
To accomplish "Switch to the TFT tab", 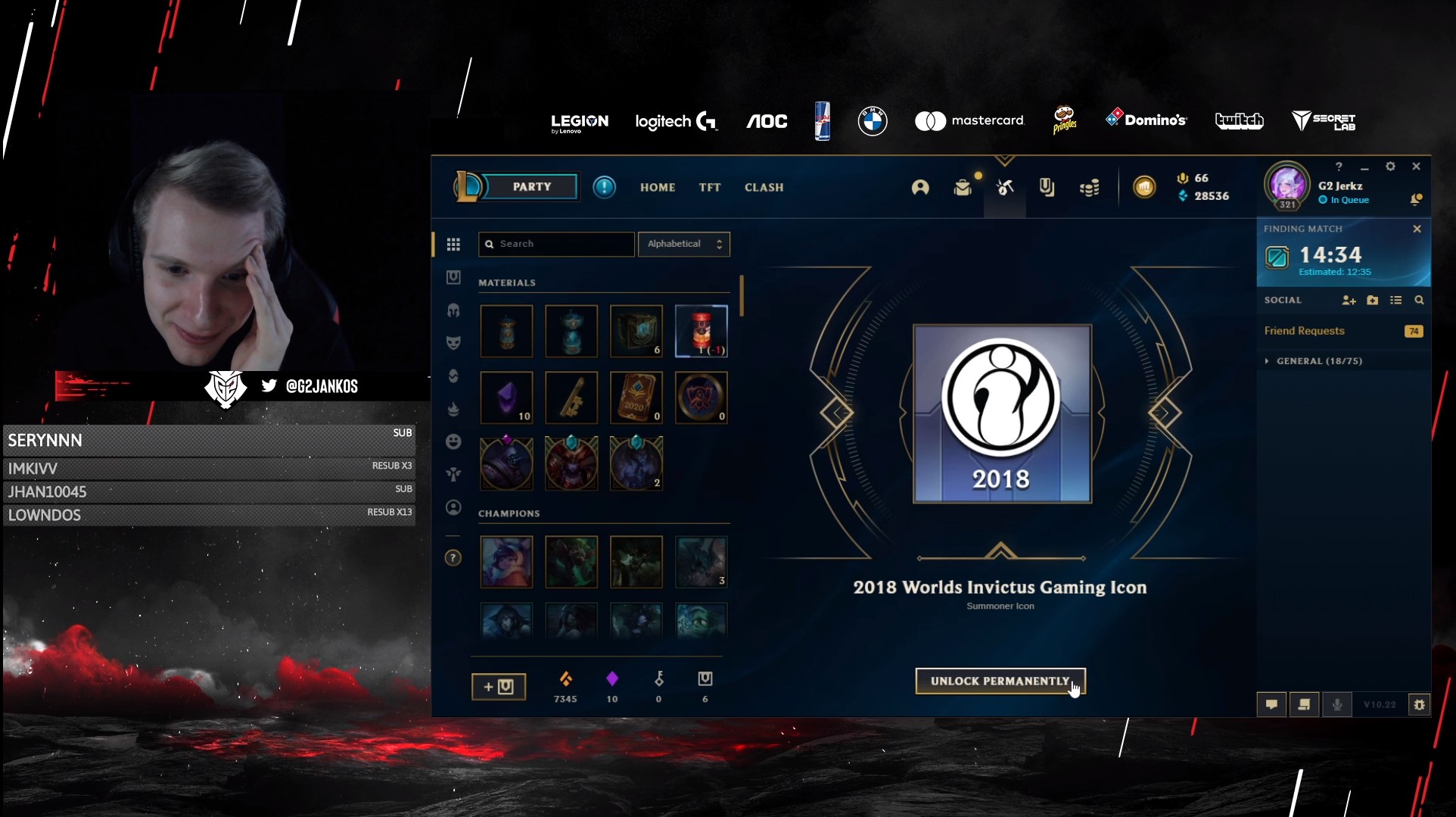I will (709, 187).
